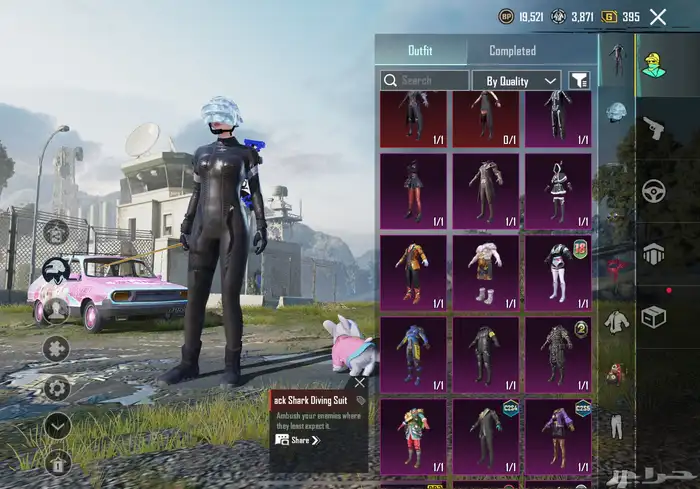This screenshot has height=489, width=700.
Task: Select the Outfit tab
Action: [421, 51]
